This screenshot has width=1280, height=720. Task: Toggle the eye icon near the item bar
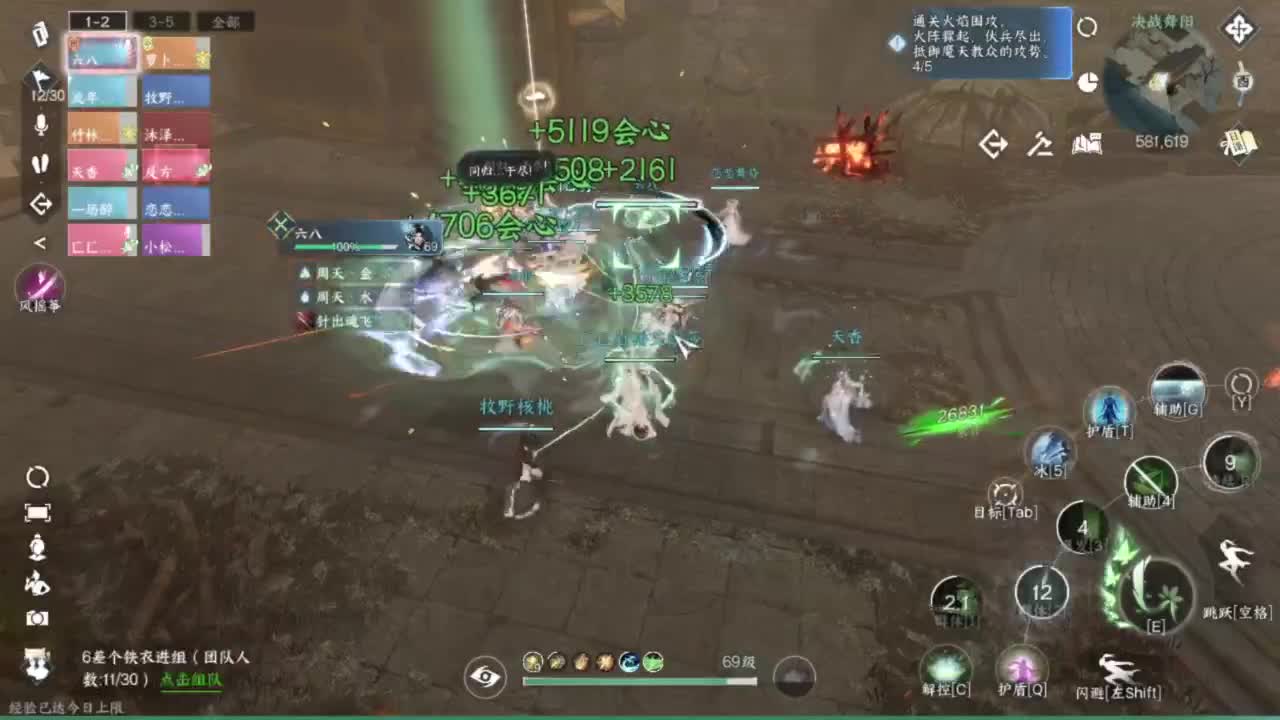point(487,676)
